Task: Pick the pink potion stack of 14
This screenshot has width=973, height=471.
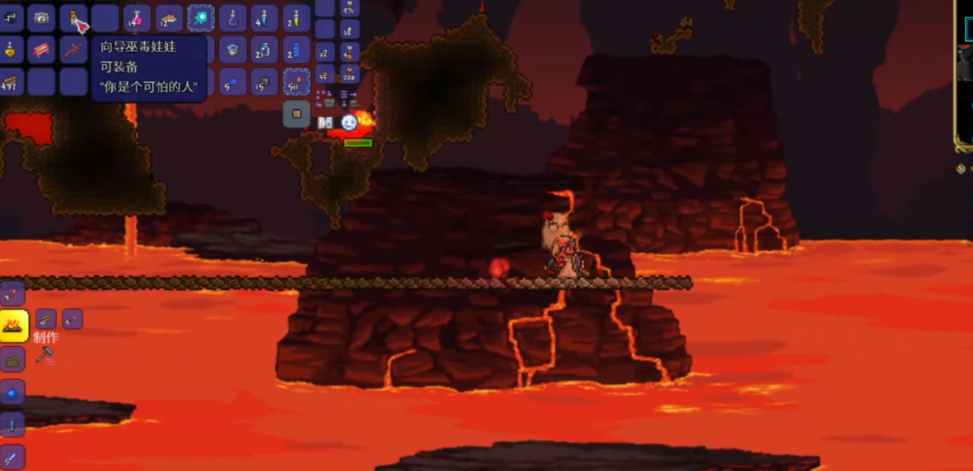Action: [x=137, y=17]
